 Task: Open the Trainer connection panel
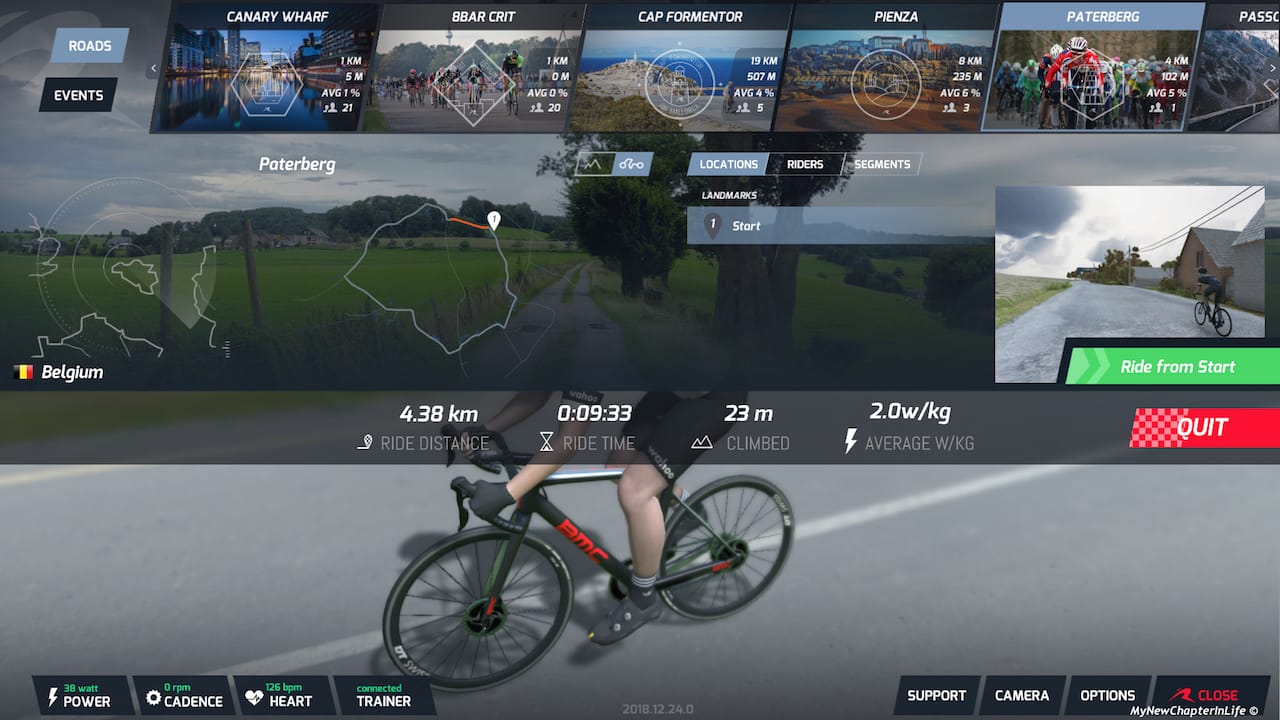(384, 695)
